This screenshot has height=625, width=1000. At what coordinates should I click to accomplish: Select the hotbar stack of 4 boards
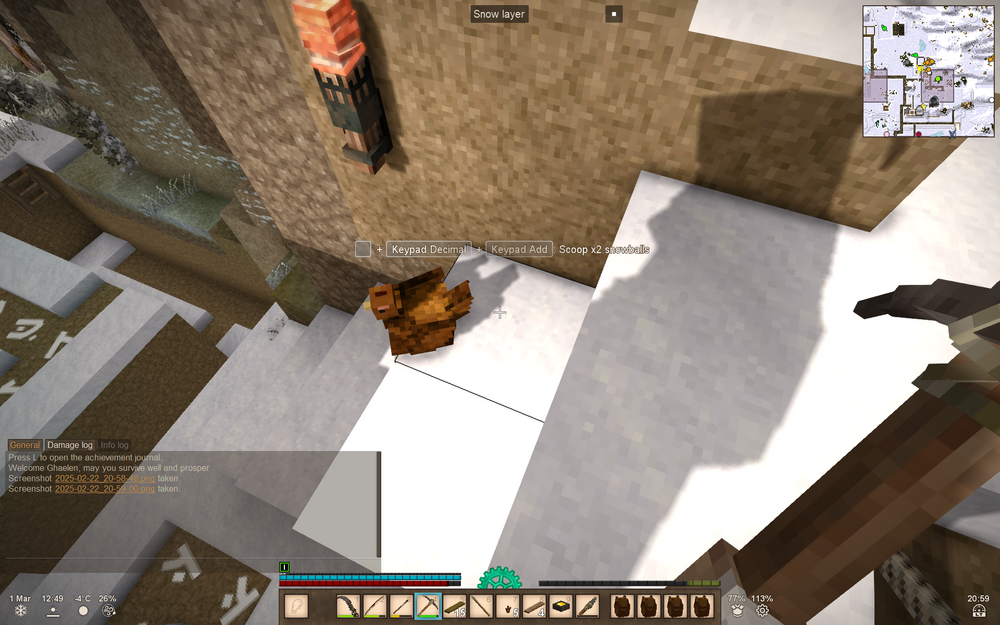[534, 607]
